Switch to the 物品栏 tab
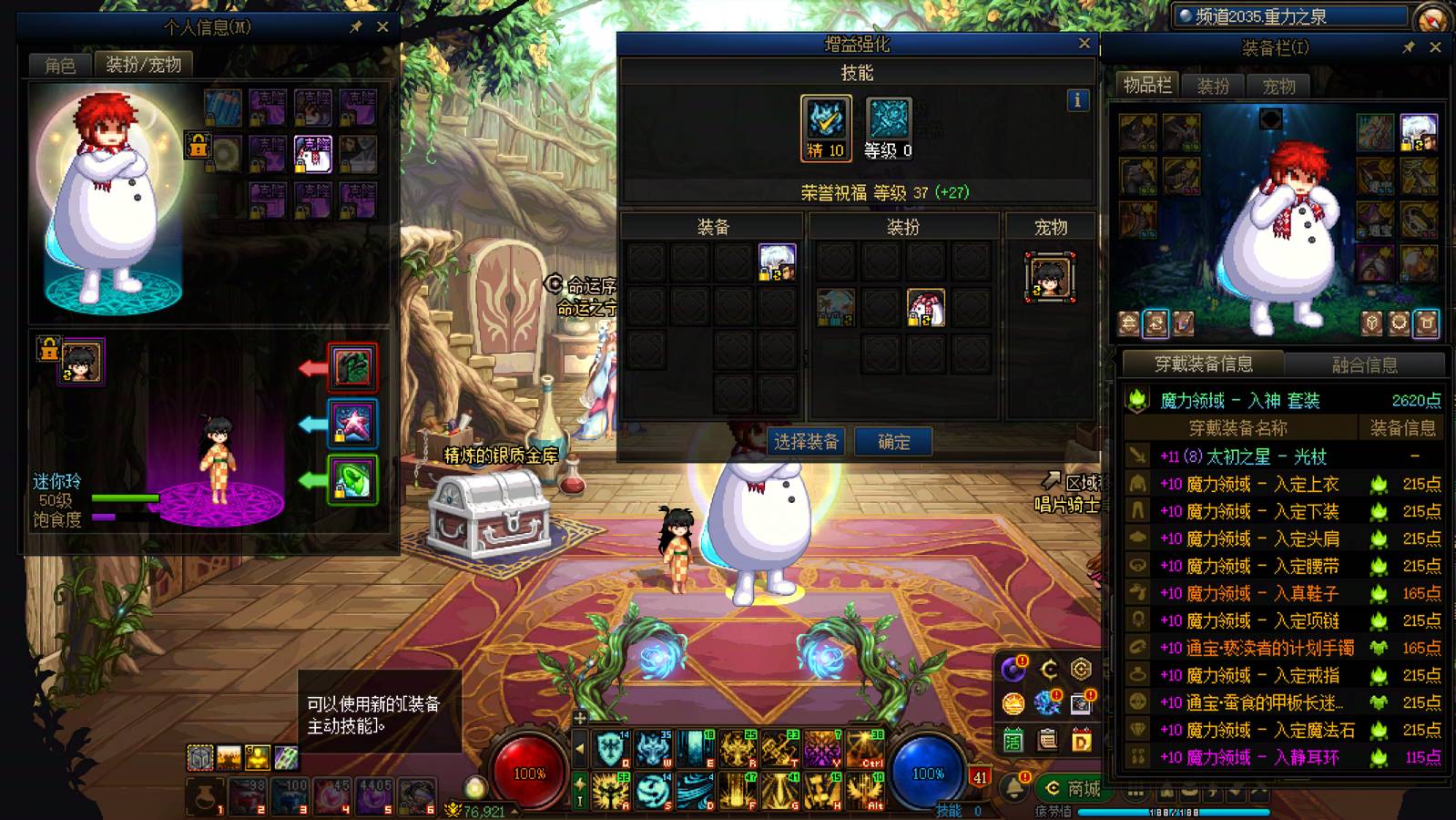1456x820 pixels. tap(1147, 86)
